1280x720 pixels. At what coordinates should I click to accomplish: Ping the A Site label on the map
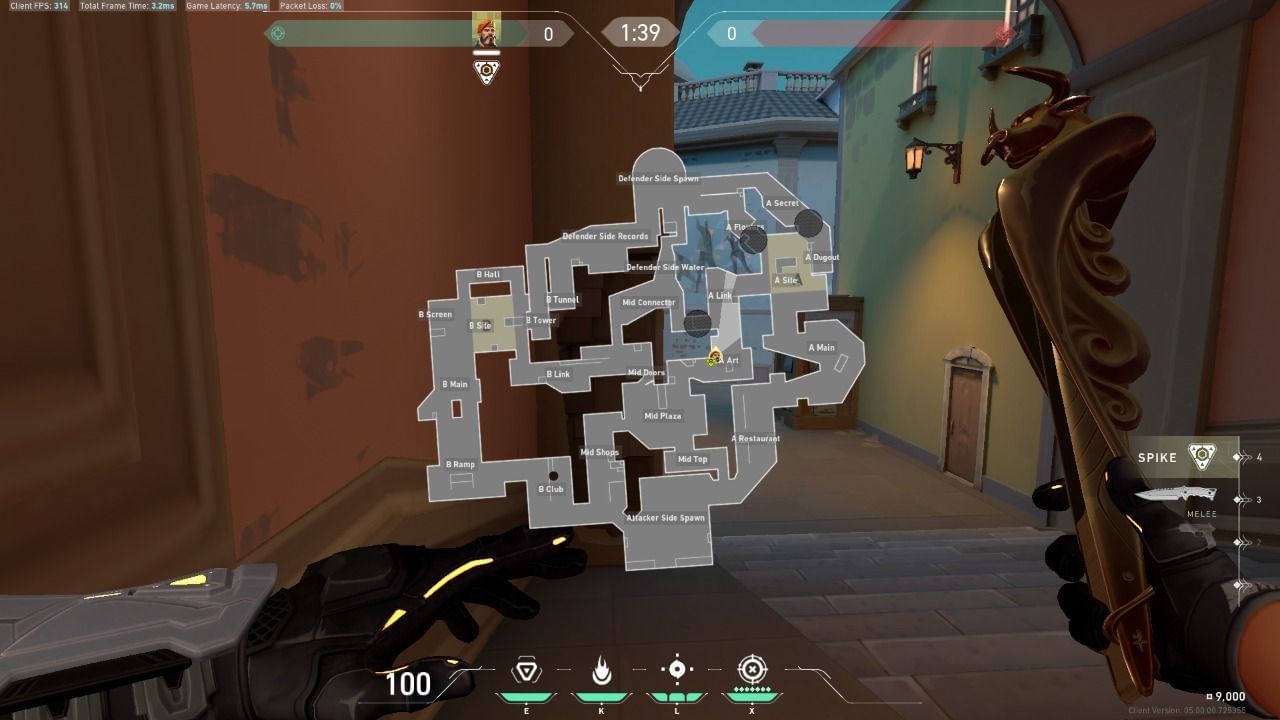tap(786, 281)
